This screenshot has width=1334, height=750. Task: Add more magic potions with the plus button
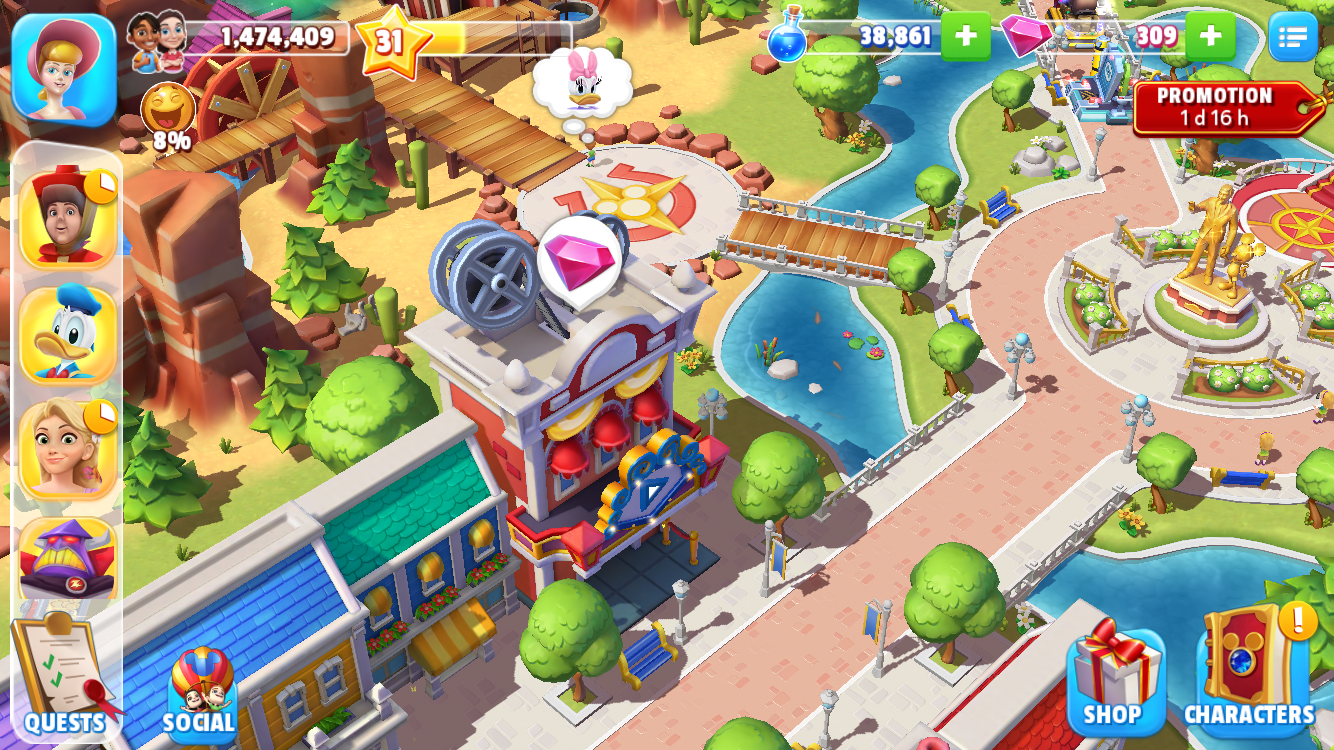click(x=965, y=37)
